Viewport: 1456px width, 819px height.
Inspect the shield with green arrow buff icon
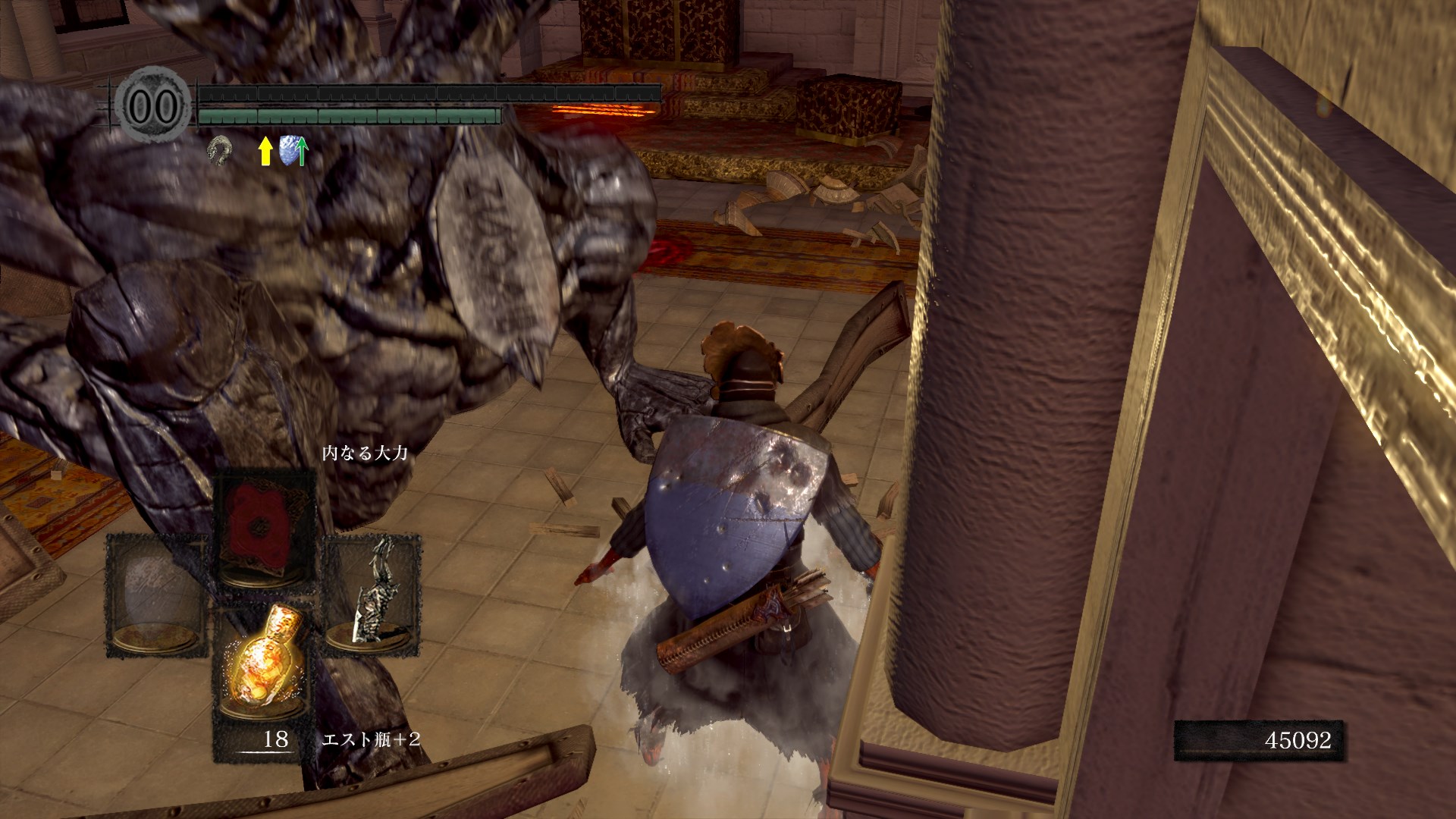click(x=293, y=150)
